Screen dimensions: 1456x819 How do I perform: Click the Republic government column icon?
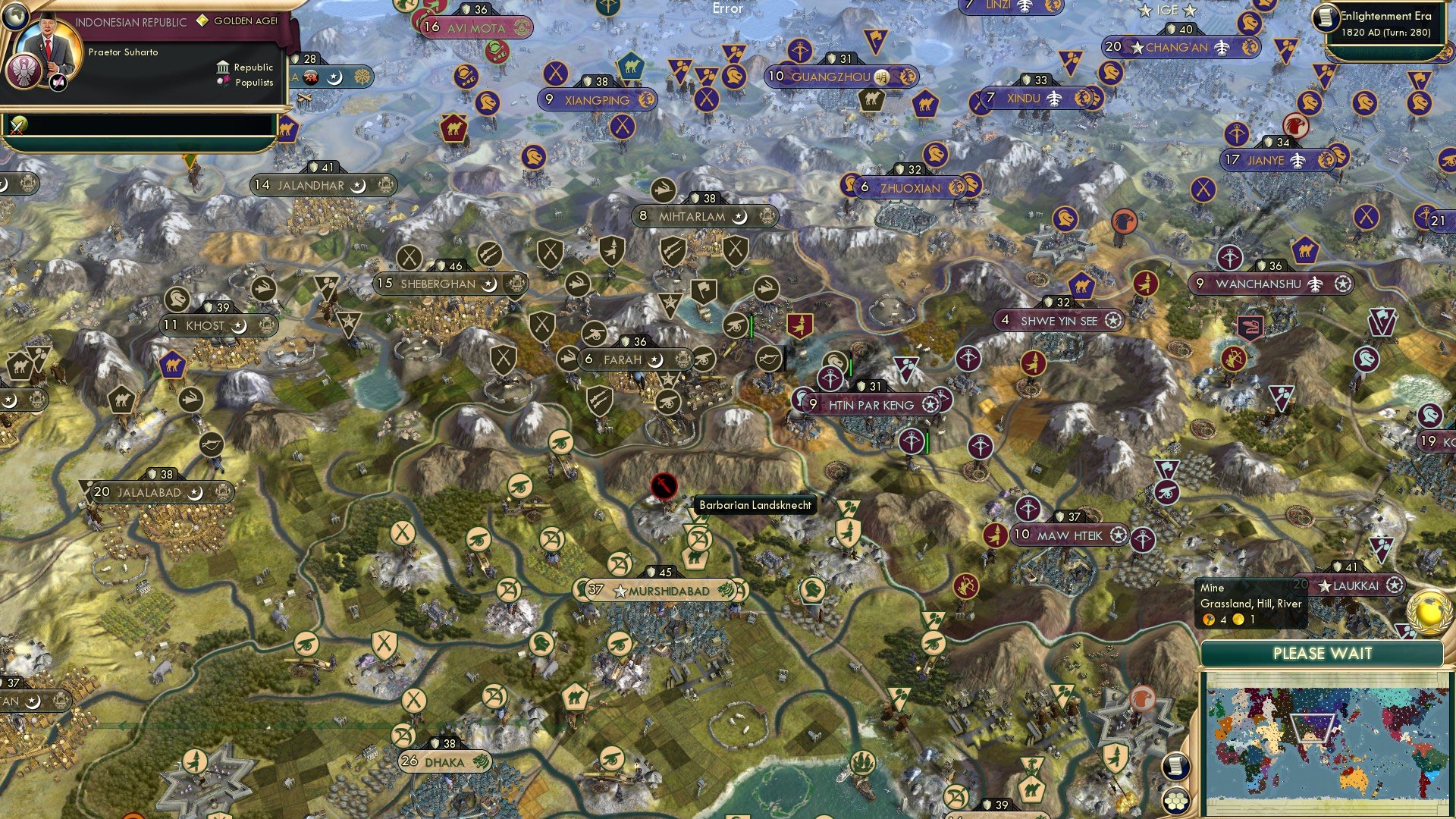(x=224, y=68)
